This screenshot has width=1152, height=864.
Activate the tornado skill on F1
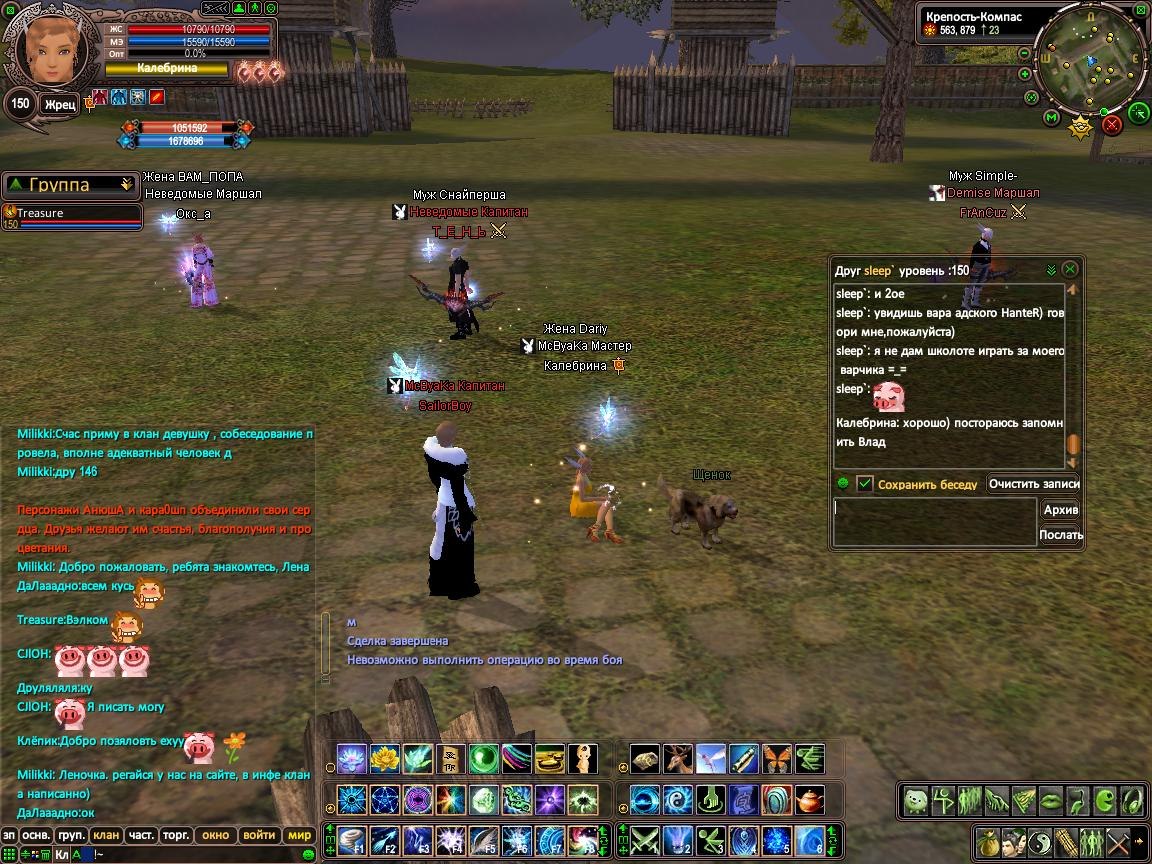(351, 840)
